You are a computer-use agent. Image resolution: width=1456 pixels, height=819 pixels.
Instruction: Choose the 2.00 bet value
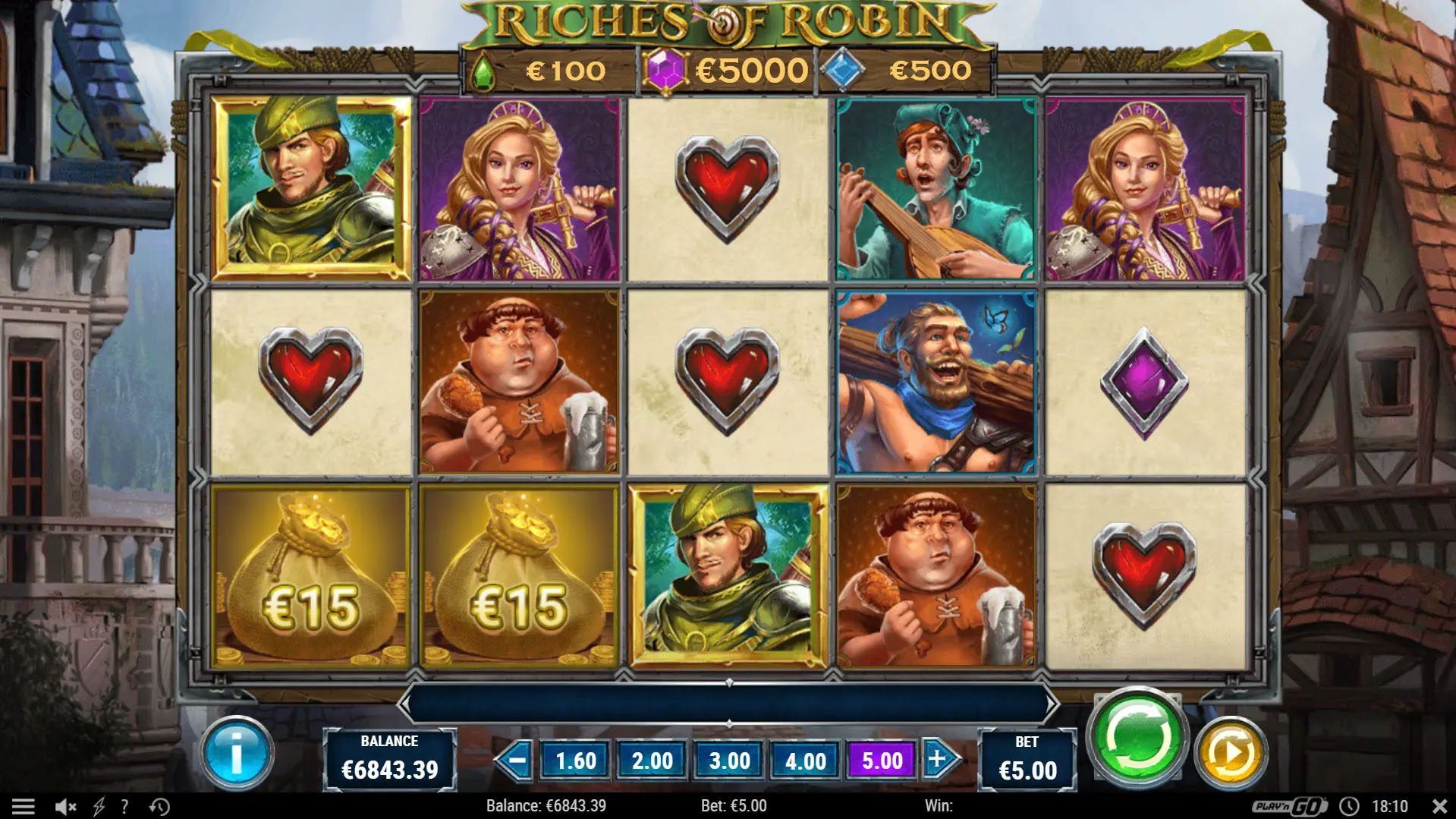653,761
